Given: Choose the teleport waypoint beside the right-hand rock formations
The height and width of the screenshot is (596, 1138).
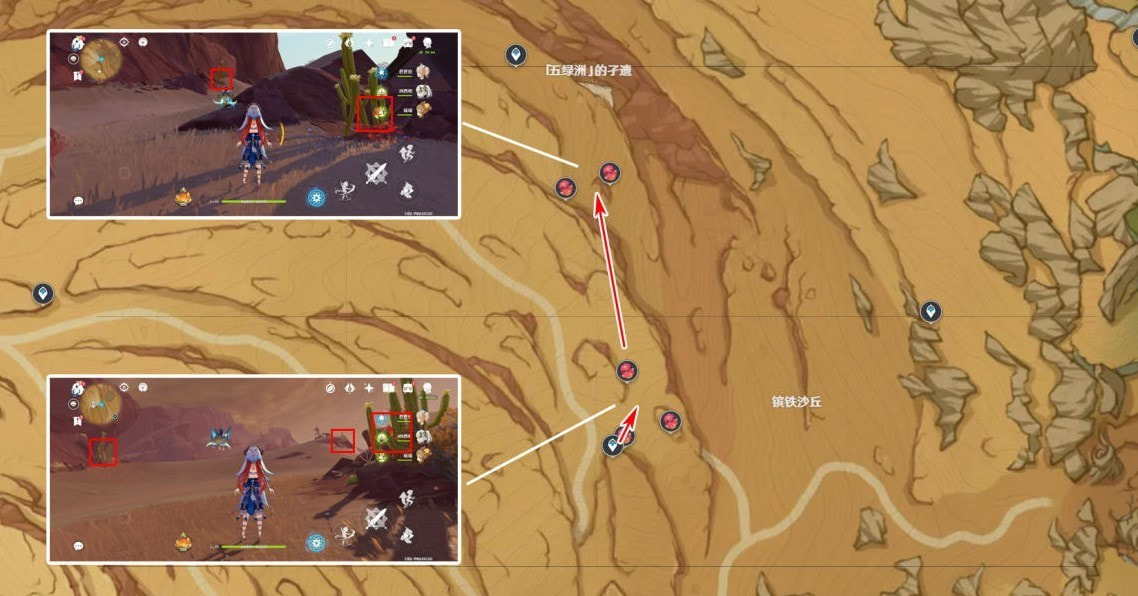Looking at the screenshot, I should coord(931,312).
